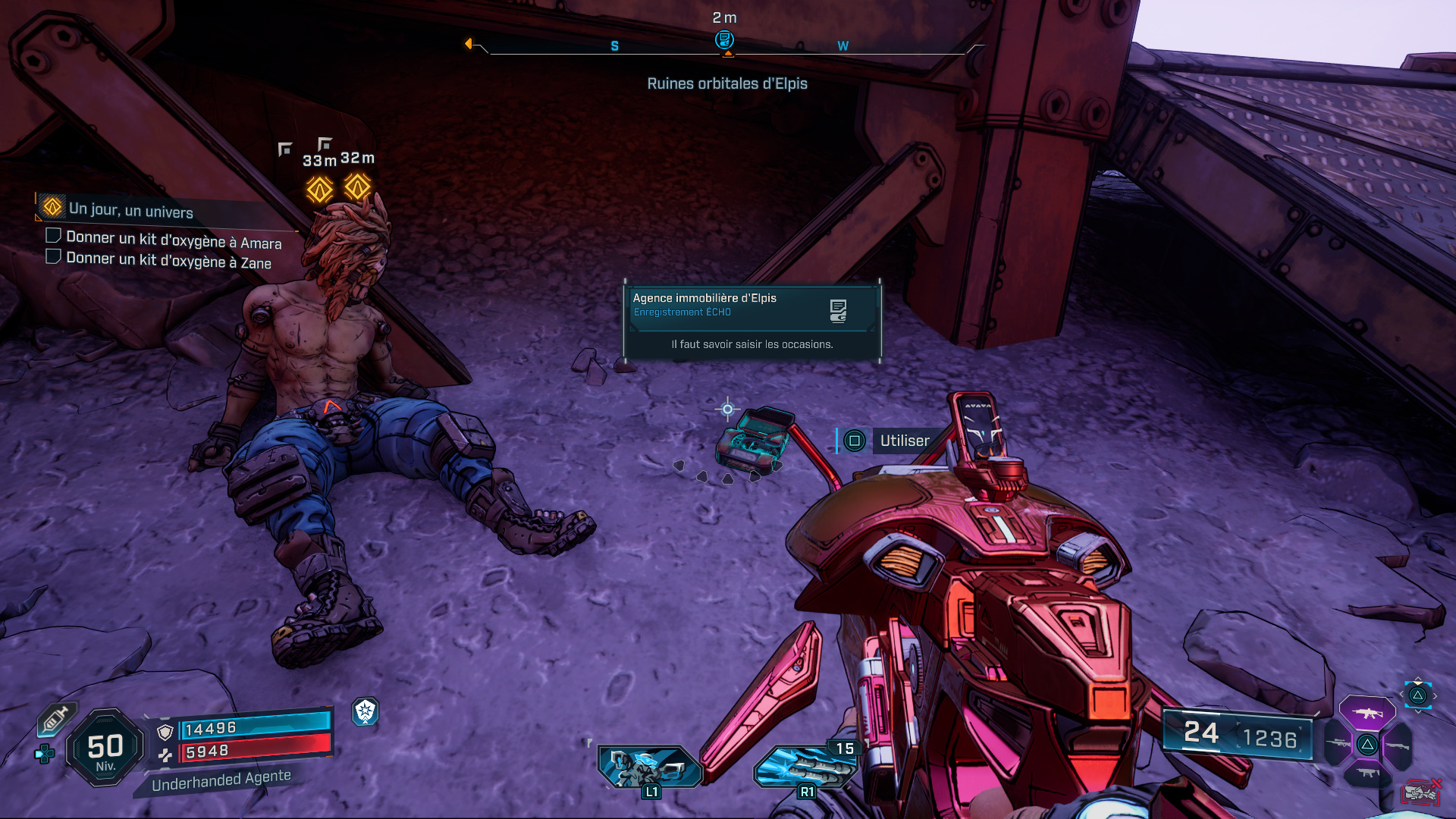Activate the L1 action skill icon
The height and width of the screenshot is (819, 1456).
648,767
